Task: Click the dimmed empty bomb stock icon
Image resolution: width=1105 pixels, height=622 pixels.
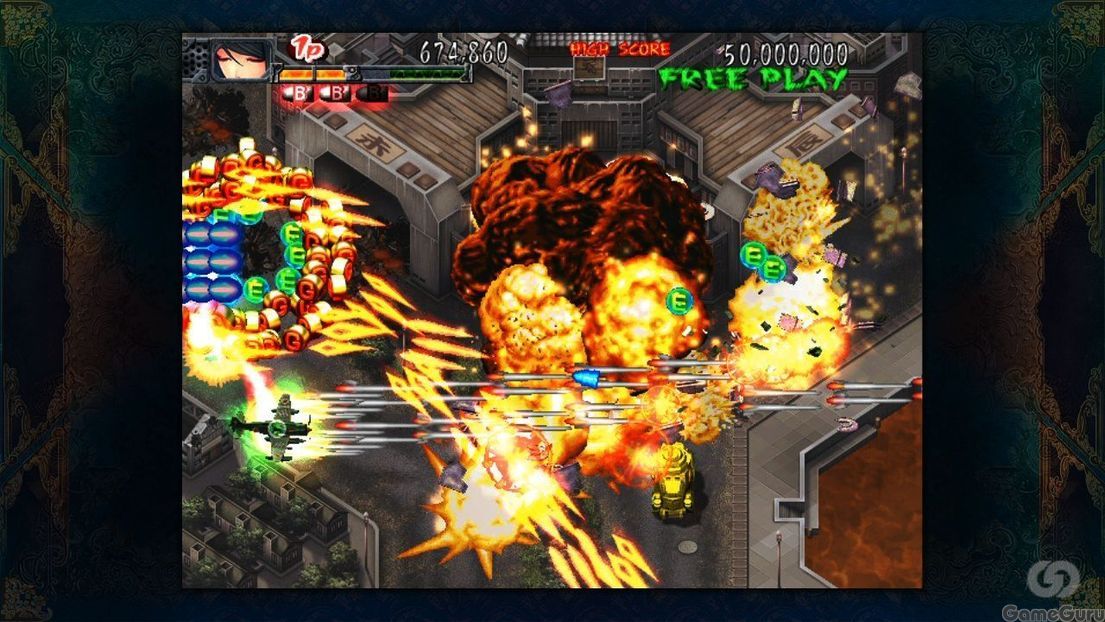Action: [373, 93]
